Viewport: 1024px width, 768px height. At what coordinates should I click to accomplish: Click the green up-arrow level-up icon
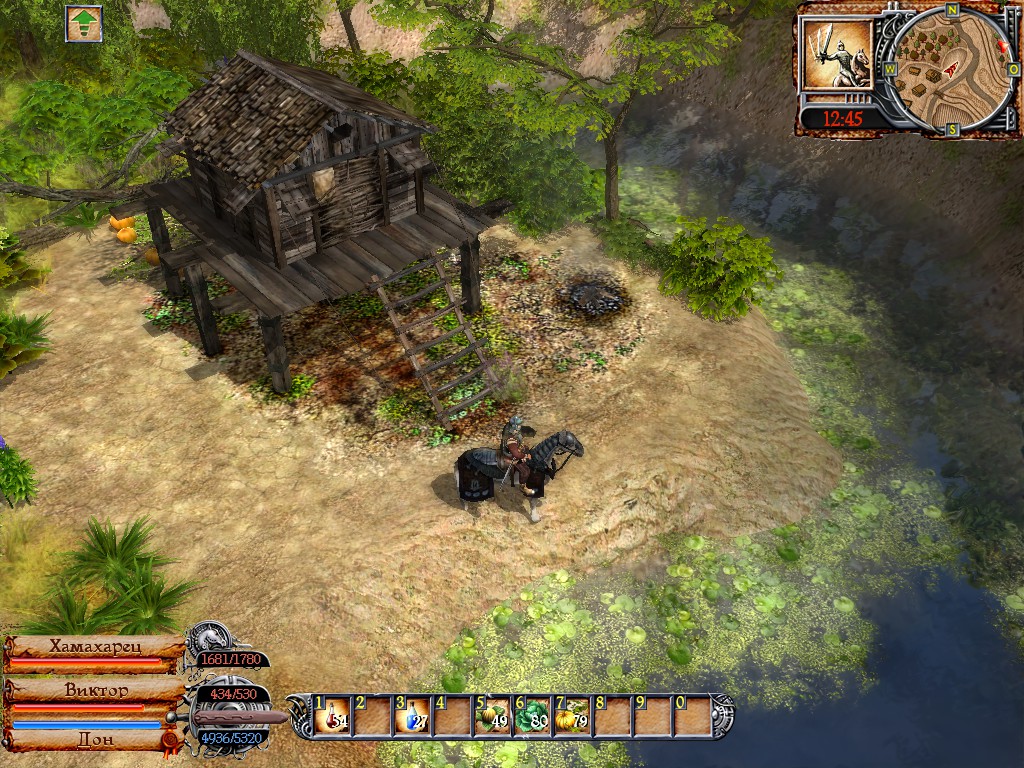coord(84,23)
